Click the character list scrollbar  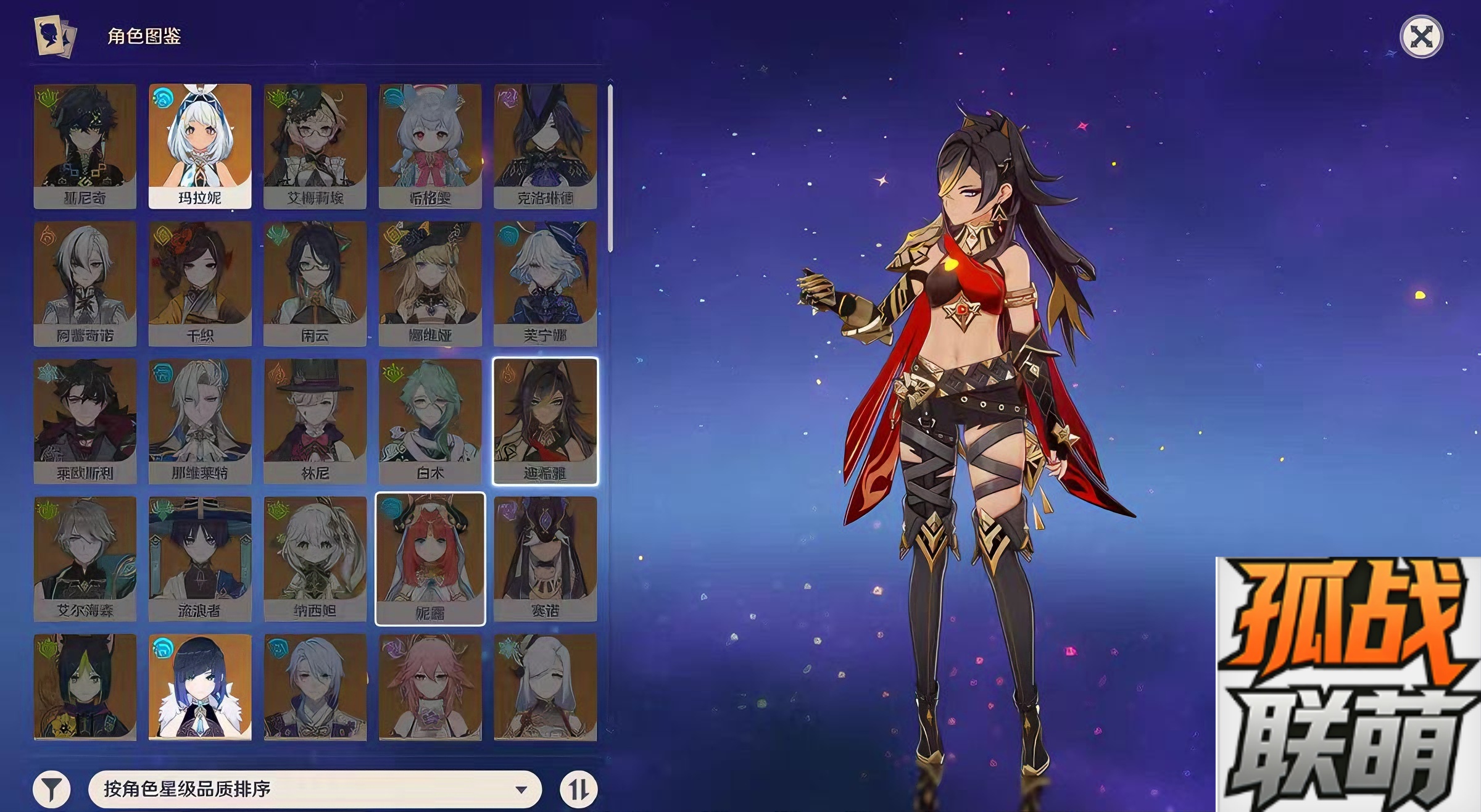click(x=610, y=168)
